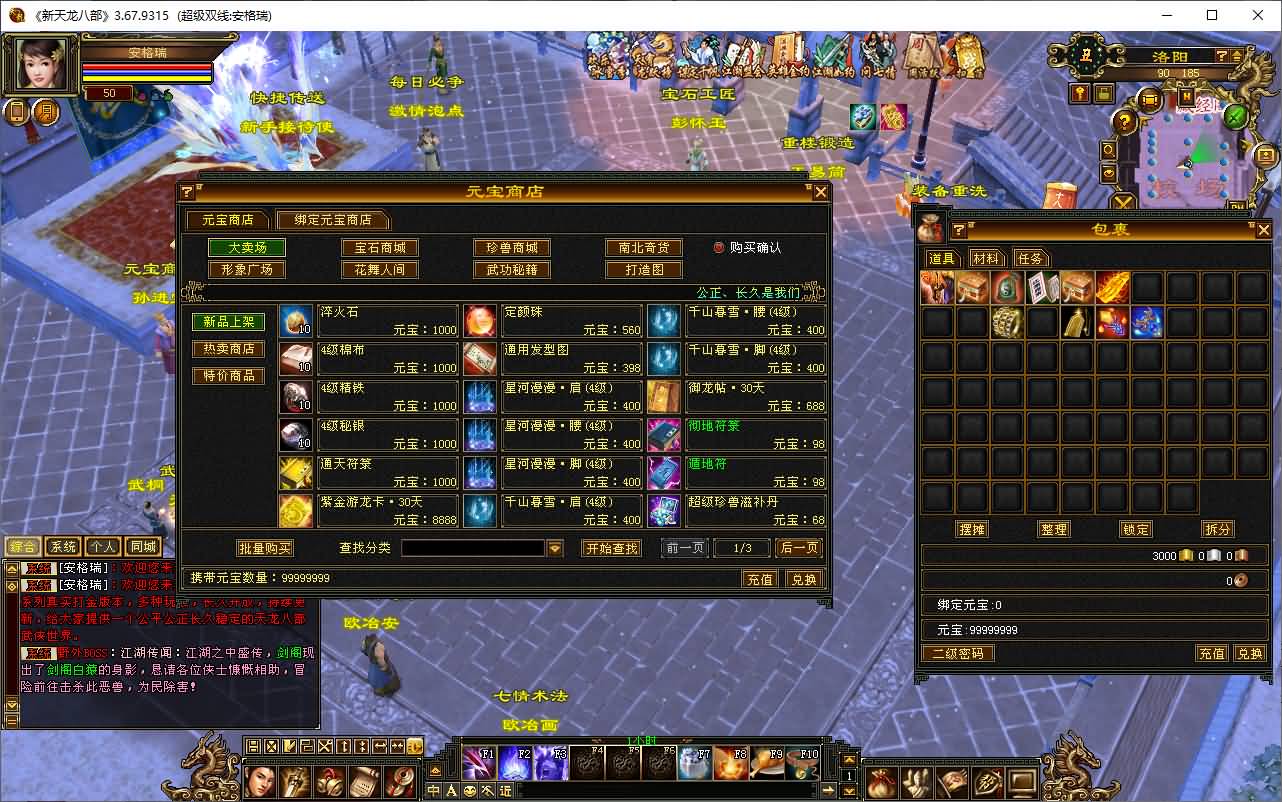Switch to the 绑定元宝商店 tab
1282x802 pixels.
(333, 219)
